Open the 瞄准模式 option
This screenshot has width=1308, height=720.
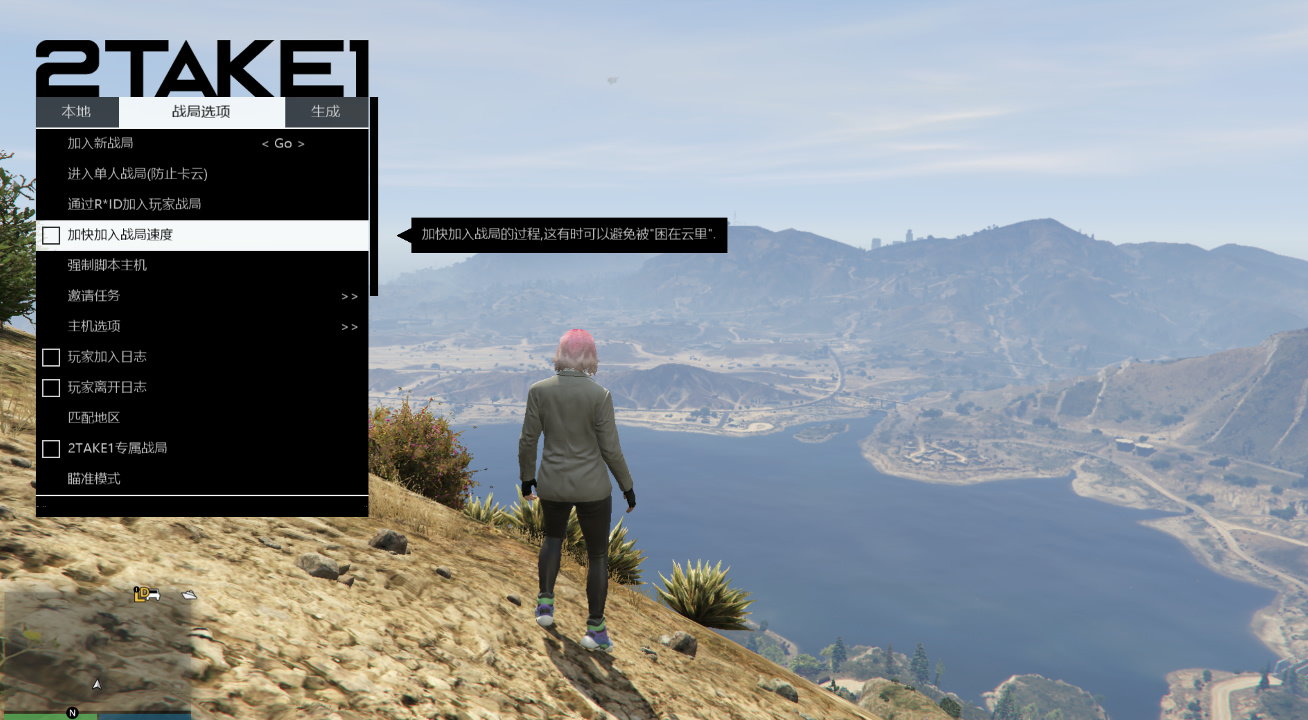click(x=94, y=479)
